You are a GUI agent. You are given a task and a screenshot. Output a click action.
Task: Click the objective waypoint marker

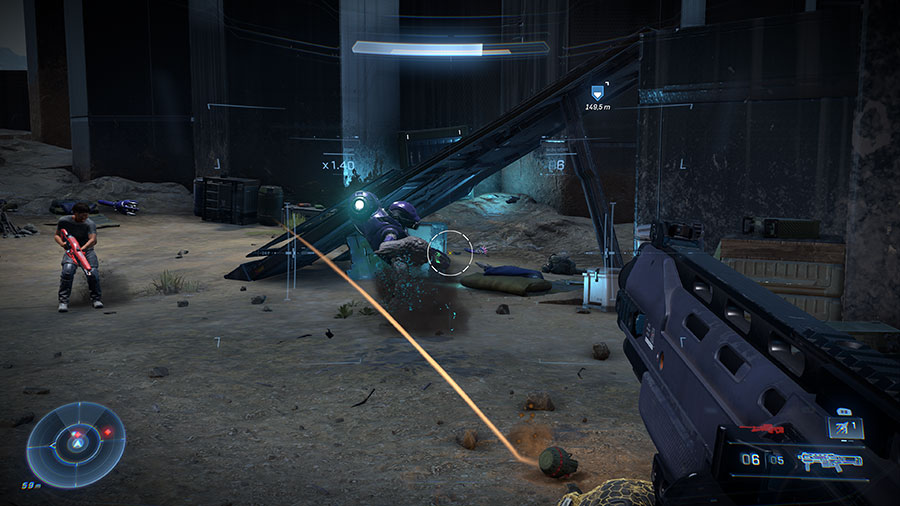pyautogui.click(x=598, y=92)
